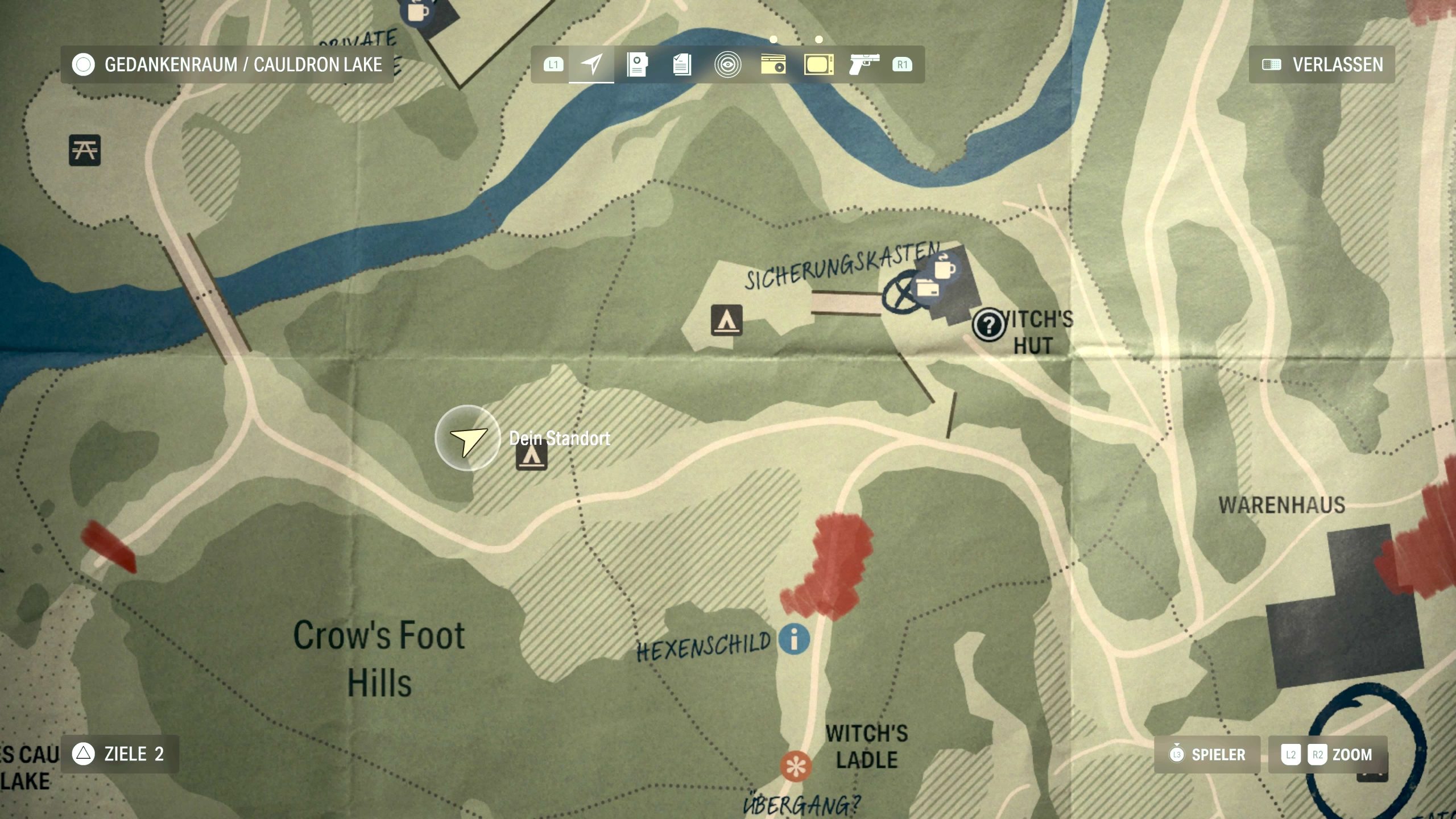
Task: Open the profile document tab
Action: (x=637, y=64)
